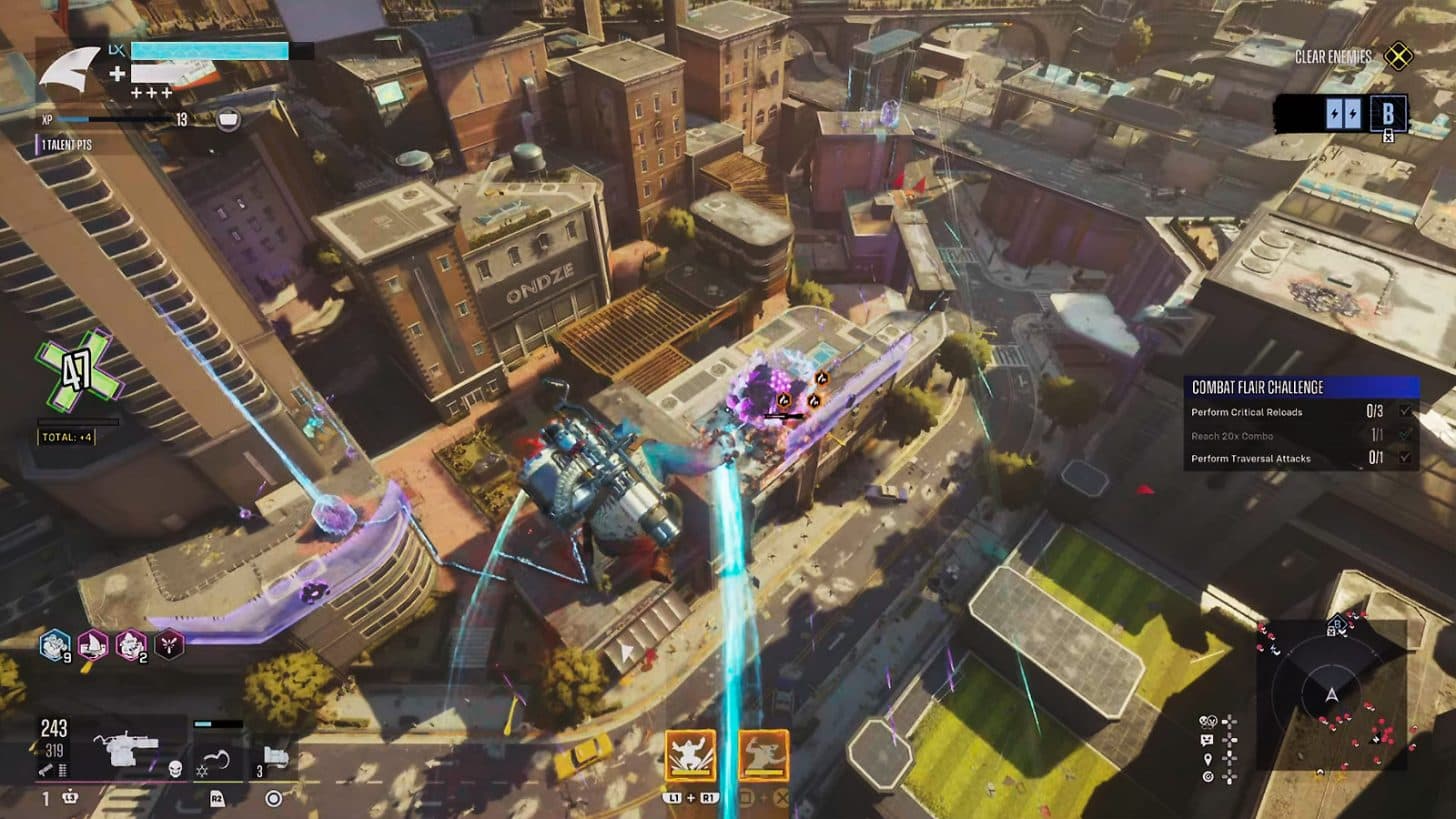Click the emote face quick-menu icon

1207,740
